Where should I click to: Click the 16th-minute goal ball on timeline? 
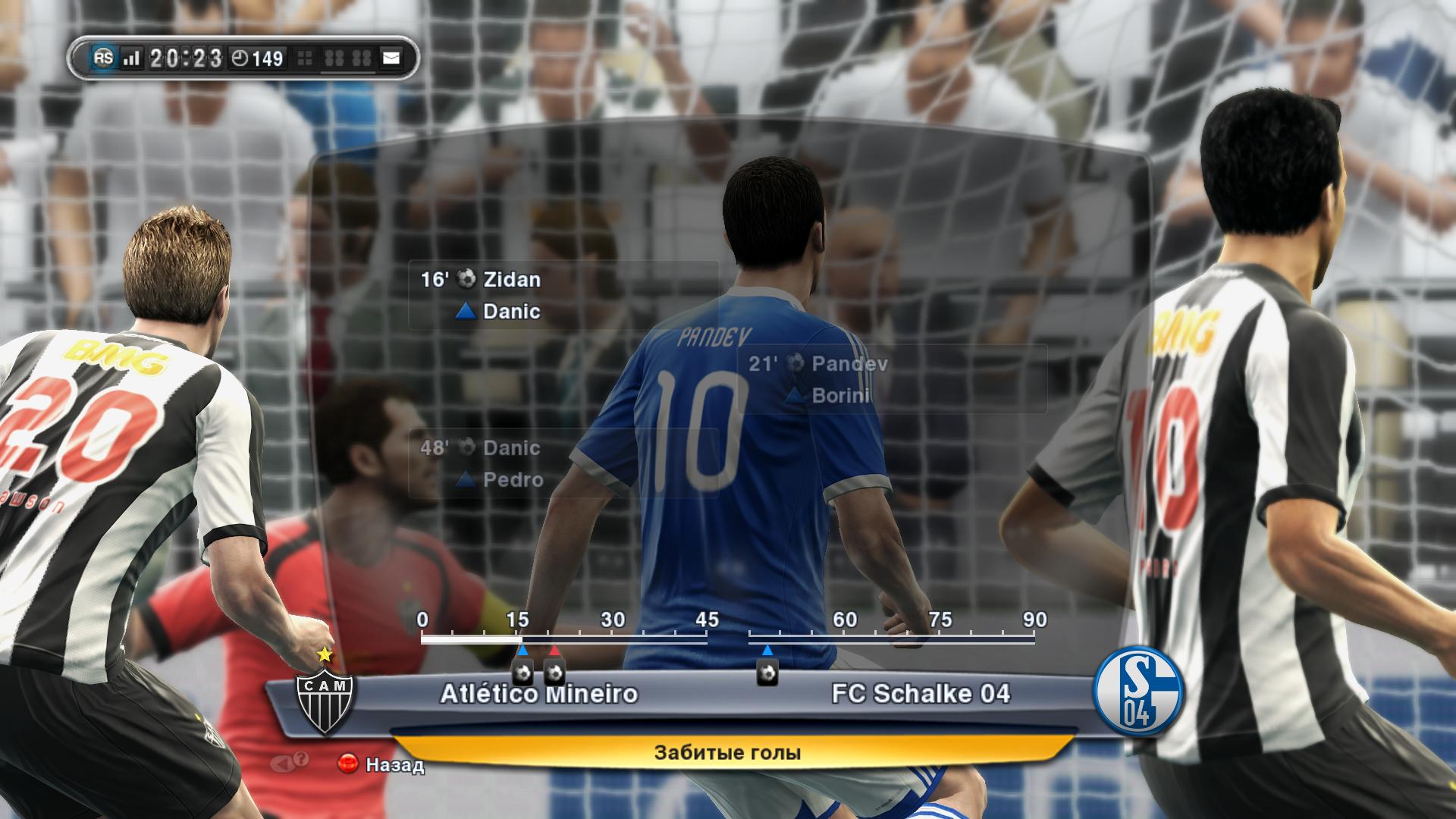click(522, 673)
